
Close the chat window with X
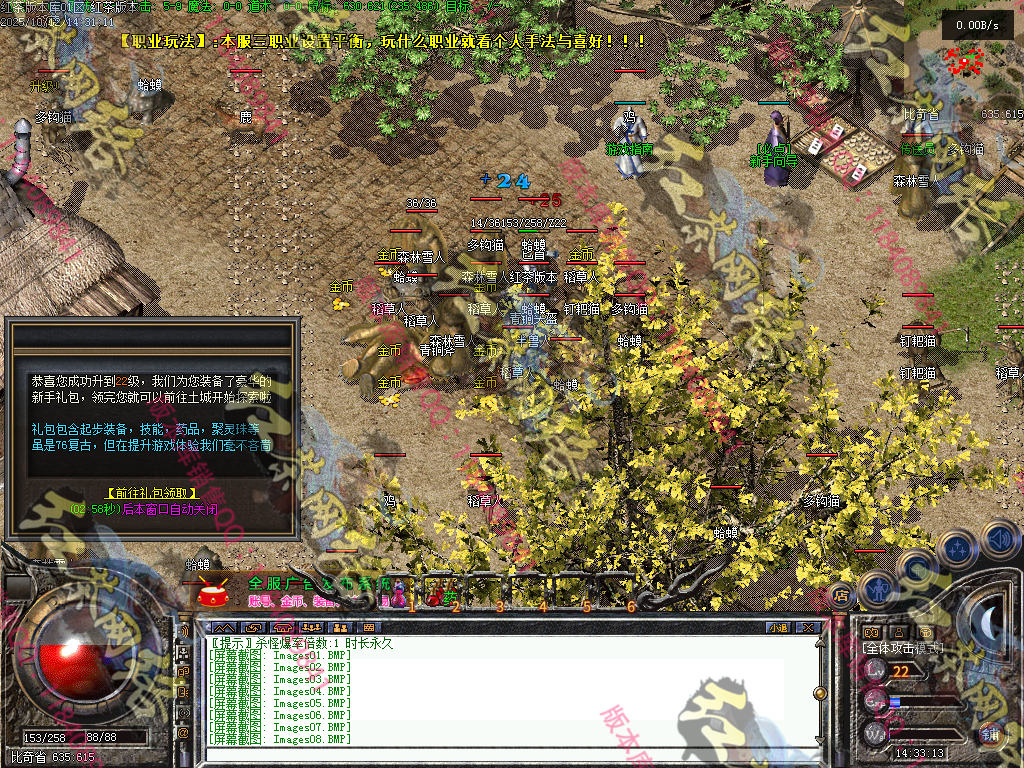pyautogui.click(x=808, y=628)
